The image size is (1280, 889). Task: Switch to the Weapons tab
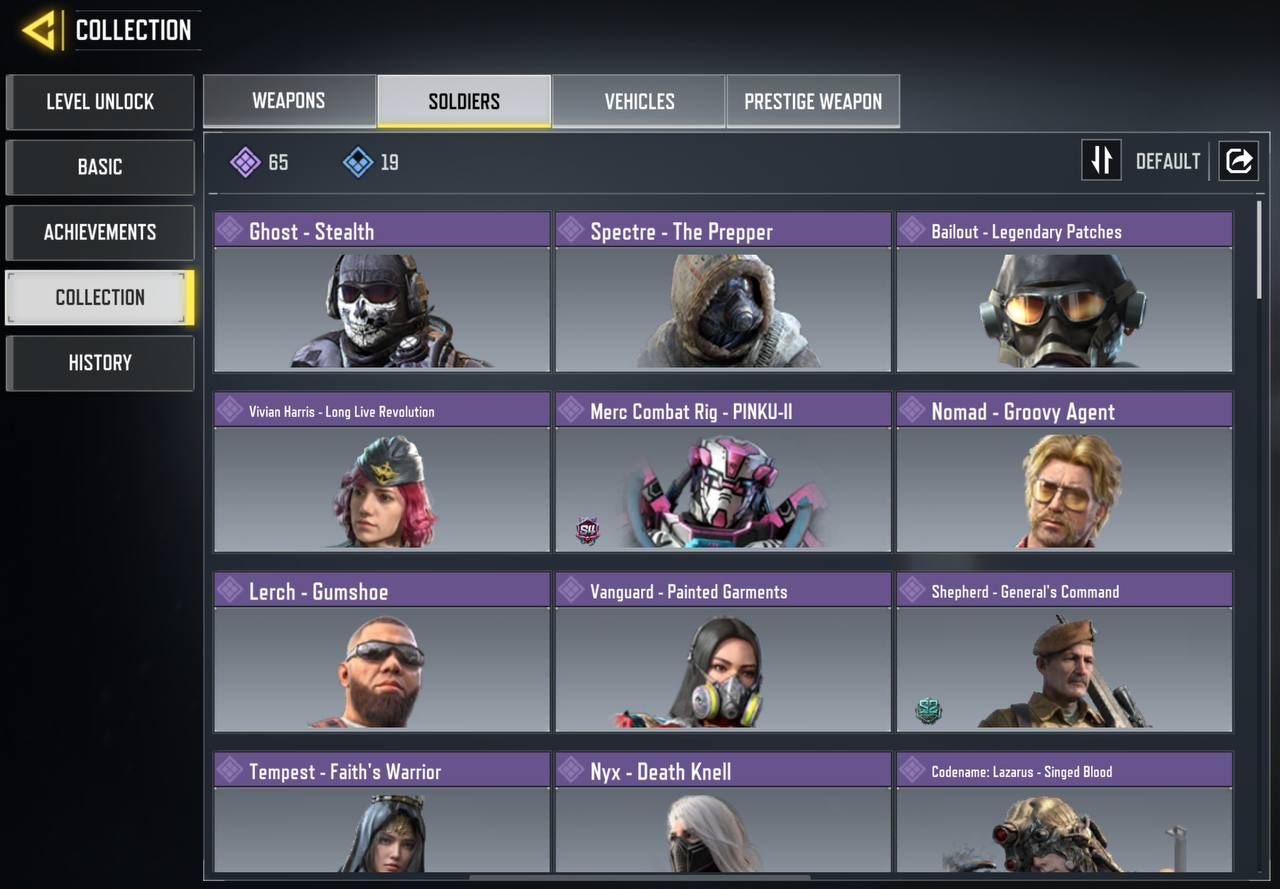click(289, 101)
